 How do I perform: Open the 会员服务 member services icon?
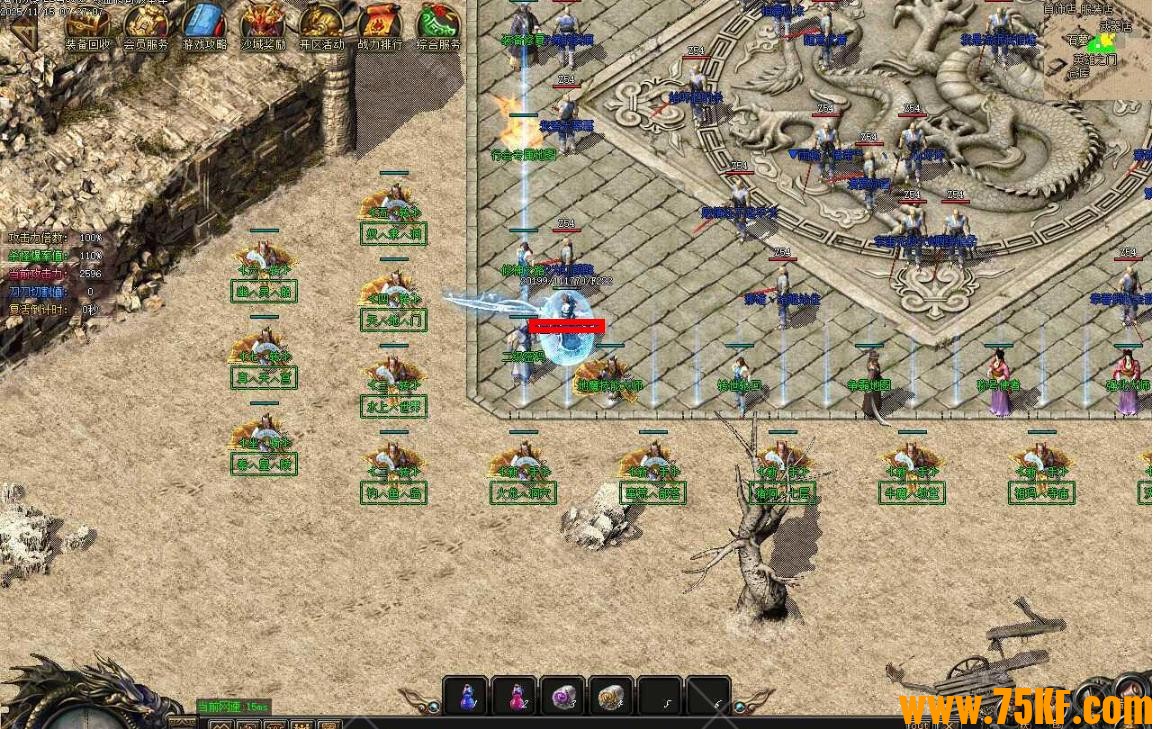[146, 26]
